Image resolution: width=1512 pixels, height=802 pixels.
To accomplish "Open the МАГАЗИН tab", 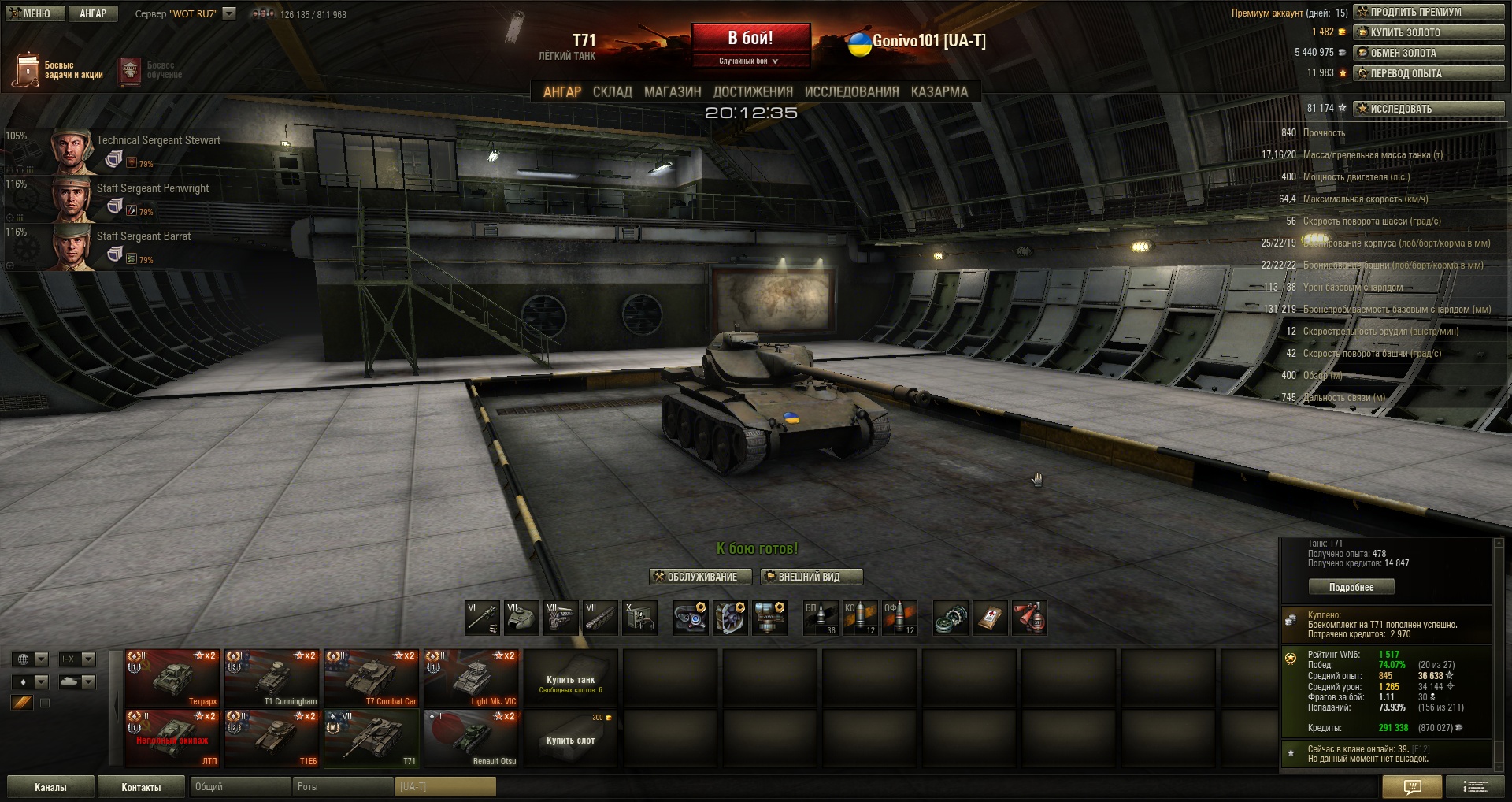I will [x=673, y=91].
